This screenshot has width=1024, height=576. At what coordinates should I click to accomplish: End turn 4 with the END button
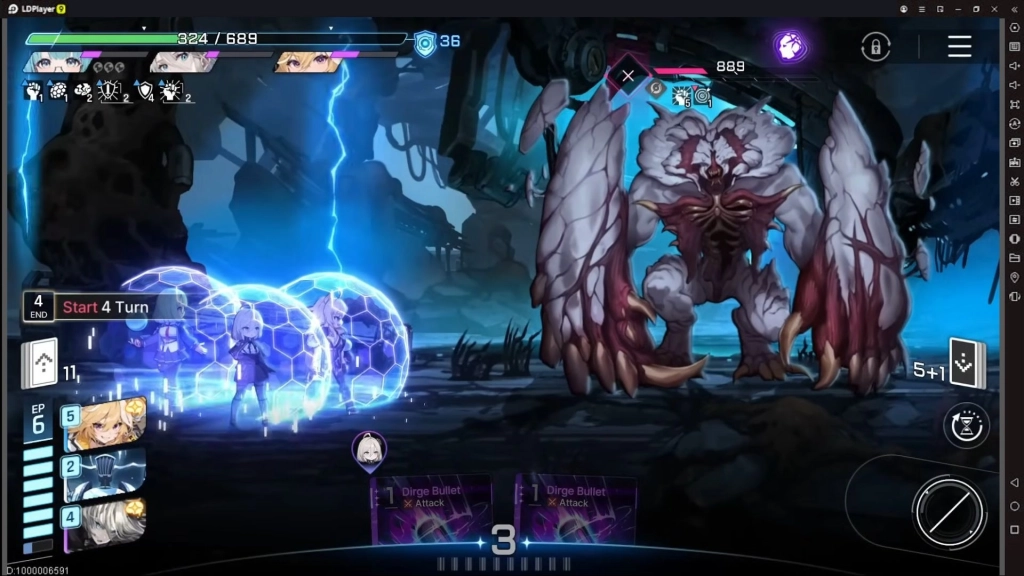tap(38, 306)
